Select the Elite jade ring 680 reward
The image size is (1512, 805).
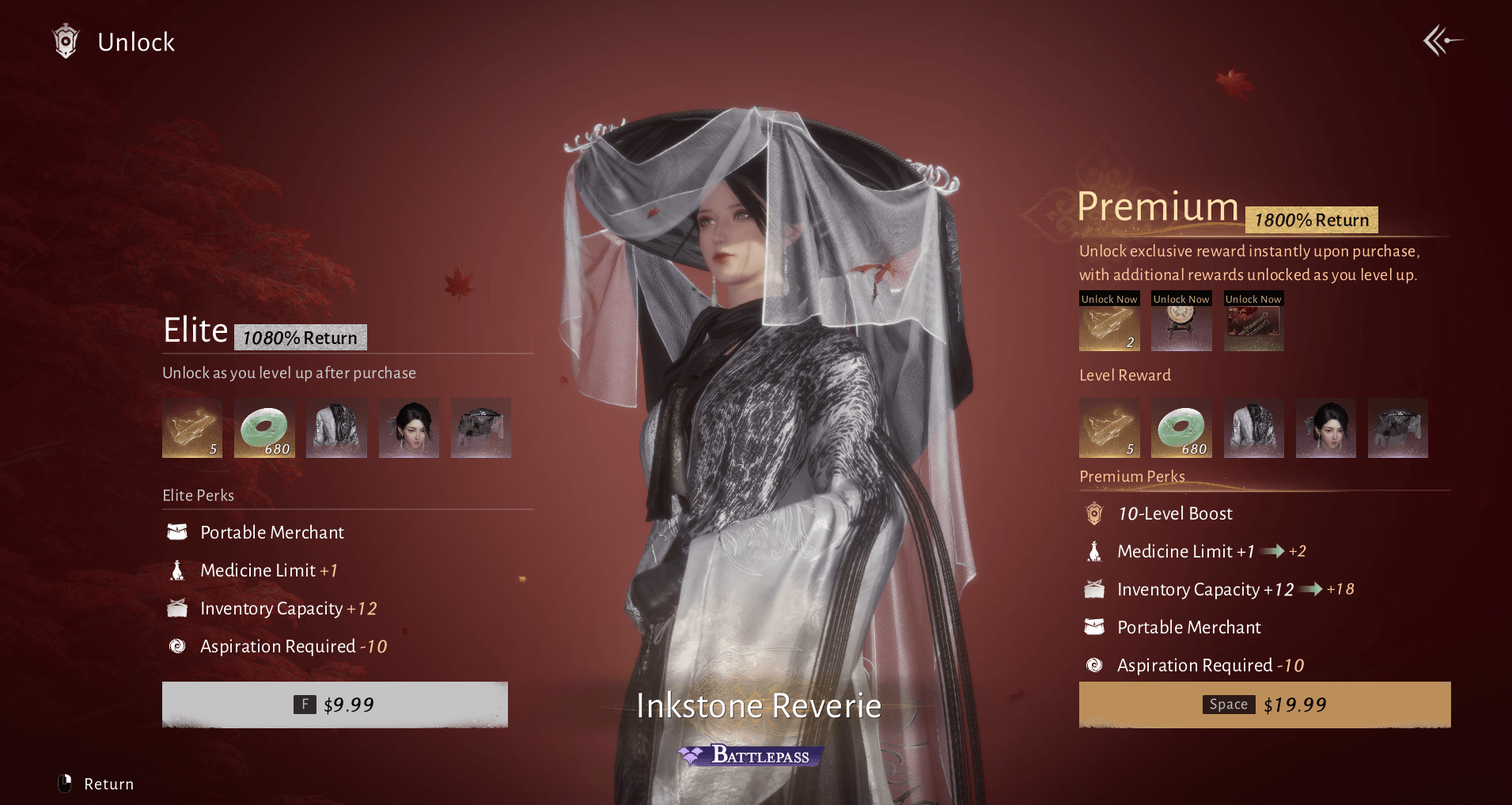pyautogui.click(x=264, y=428)
